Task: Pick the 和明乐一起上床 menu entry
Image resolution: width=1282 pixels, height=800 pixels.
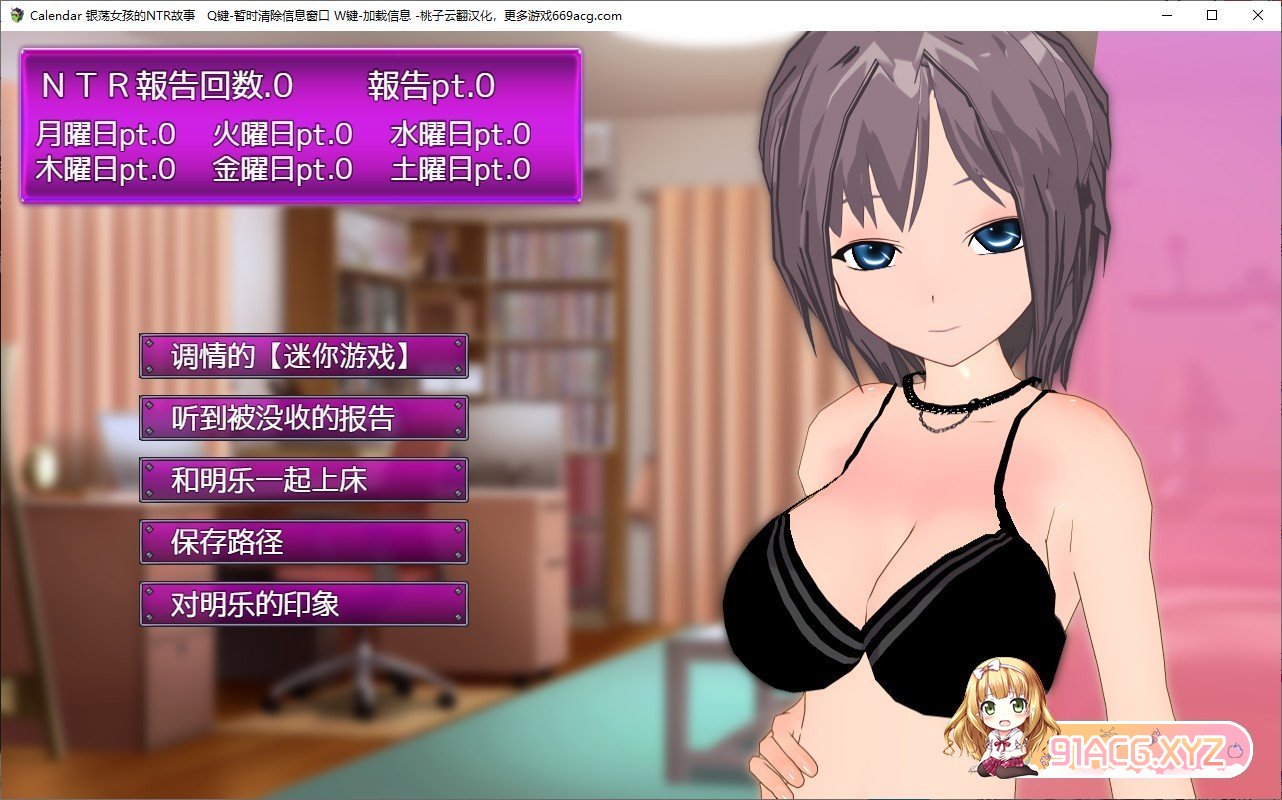Action: 304,481
